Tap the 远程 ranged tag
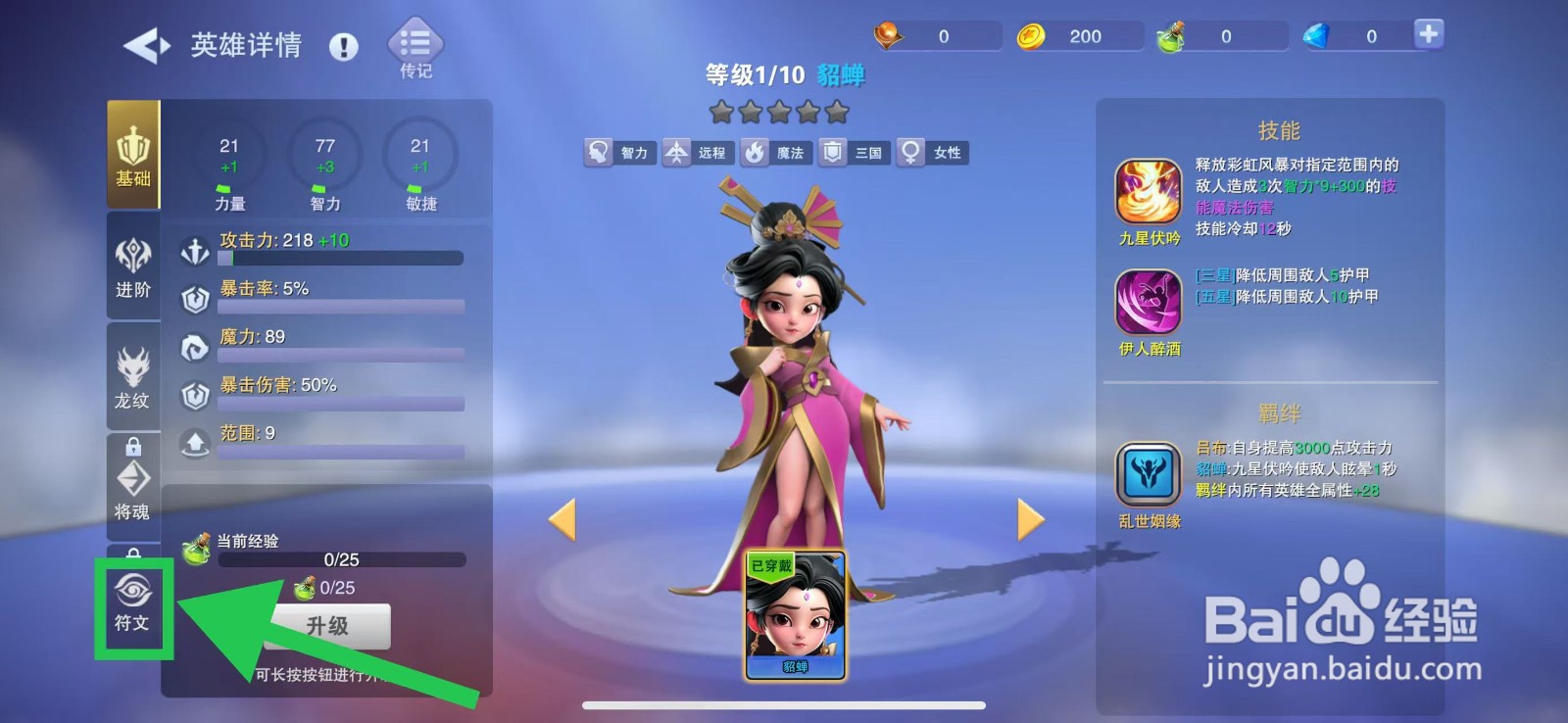This screenshot has height=723, width=1568. [x=697, y=153]
